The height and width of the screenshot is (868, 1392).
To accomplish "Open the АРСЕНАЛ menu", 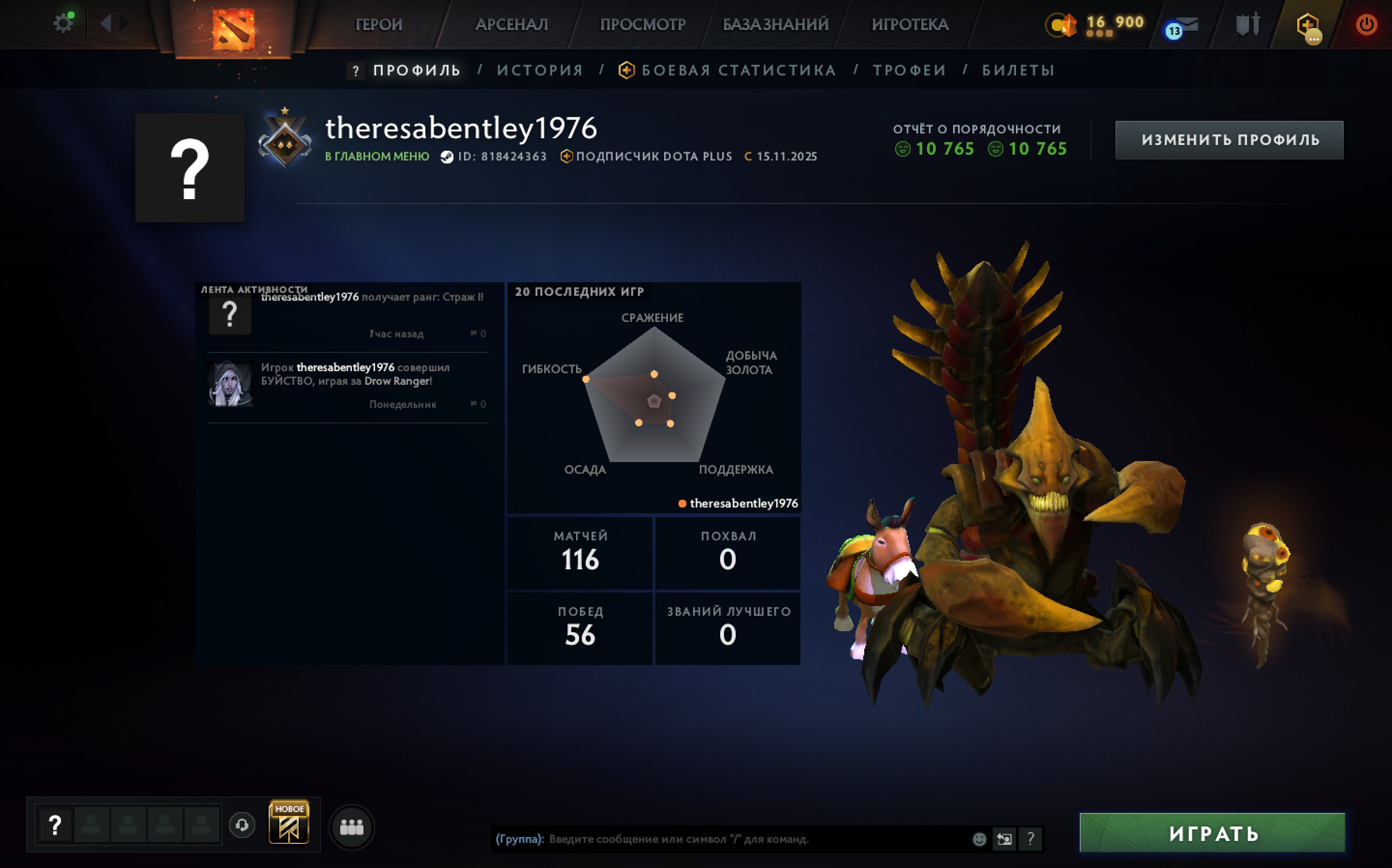I will tap(511, 24).
